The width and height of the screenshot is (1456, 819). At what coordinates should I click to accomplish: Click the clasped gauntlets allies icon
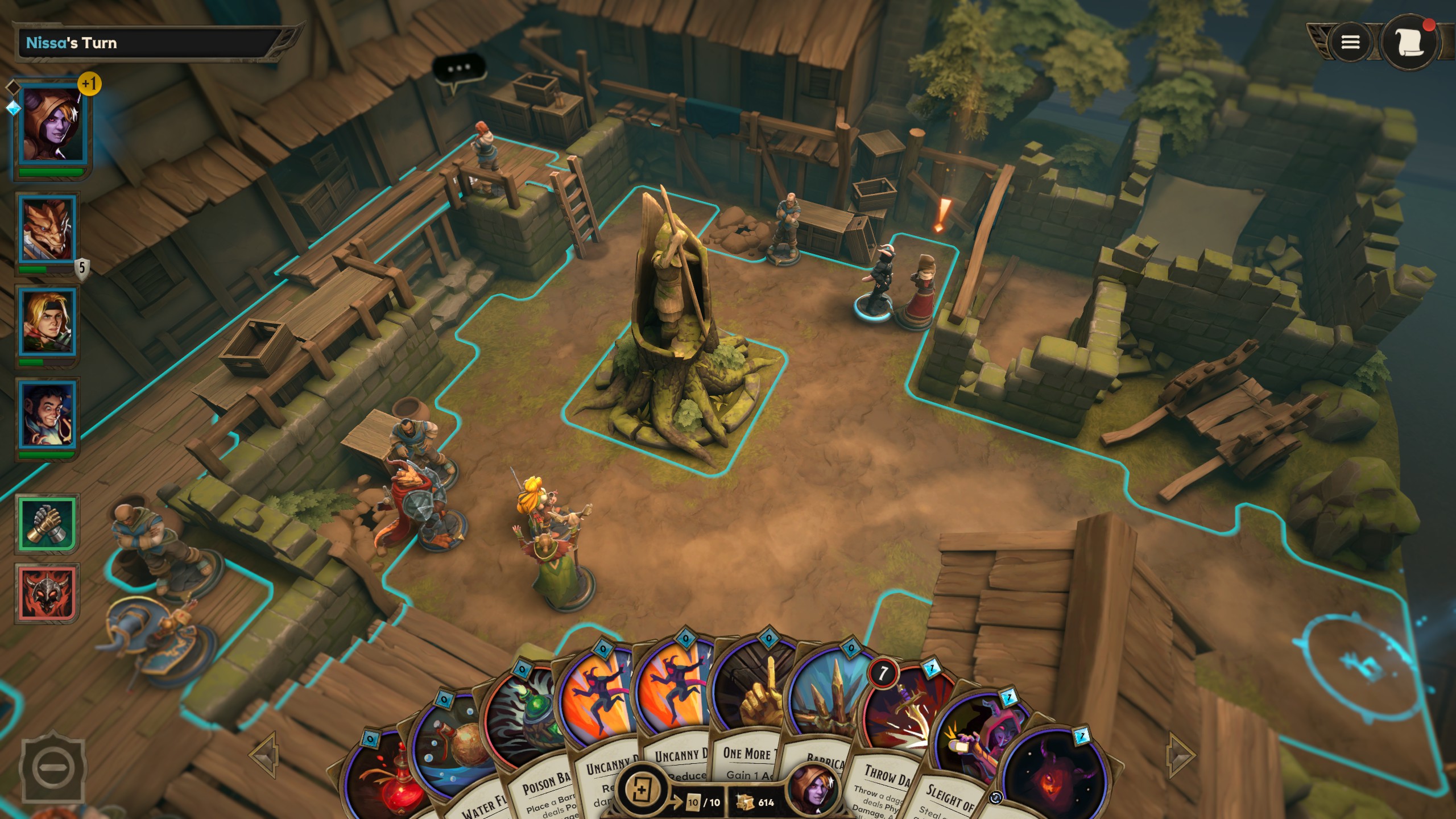coord(47,523)
